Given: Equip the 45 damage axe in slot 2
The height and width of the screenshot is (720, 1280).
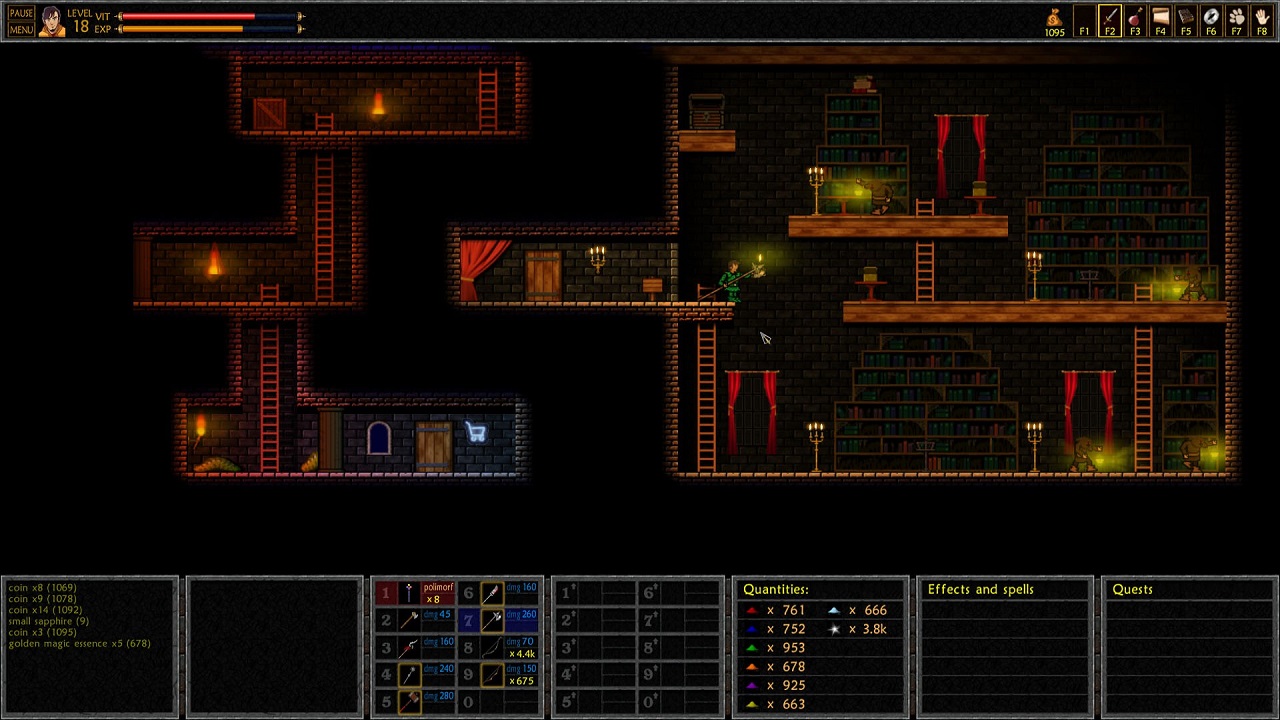Looking at the screenshot, I should 410,620.
